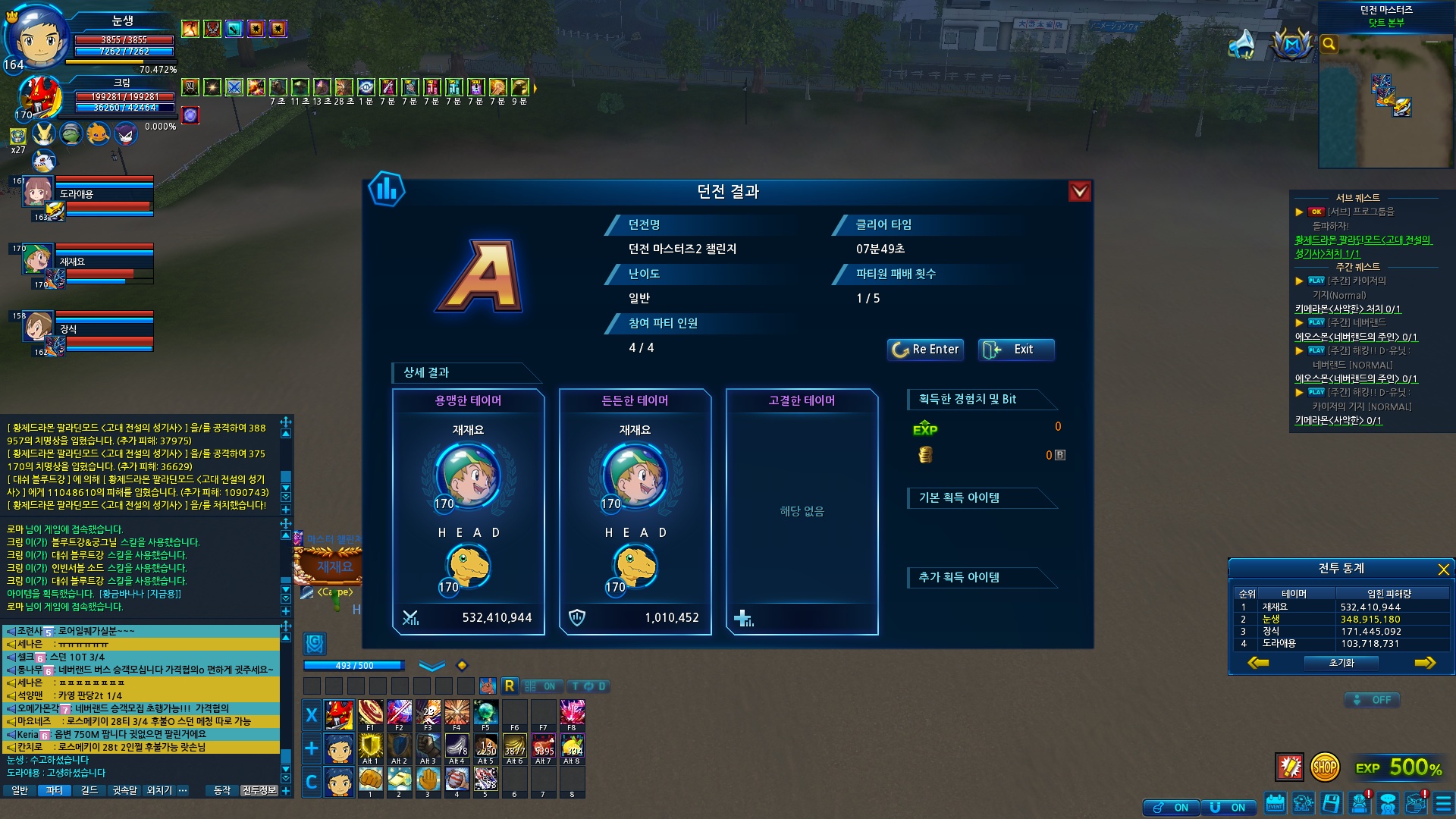Select the 일반 chat tab
The height and width of the screenshot is (819, 1456).
tap(20, 790)
